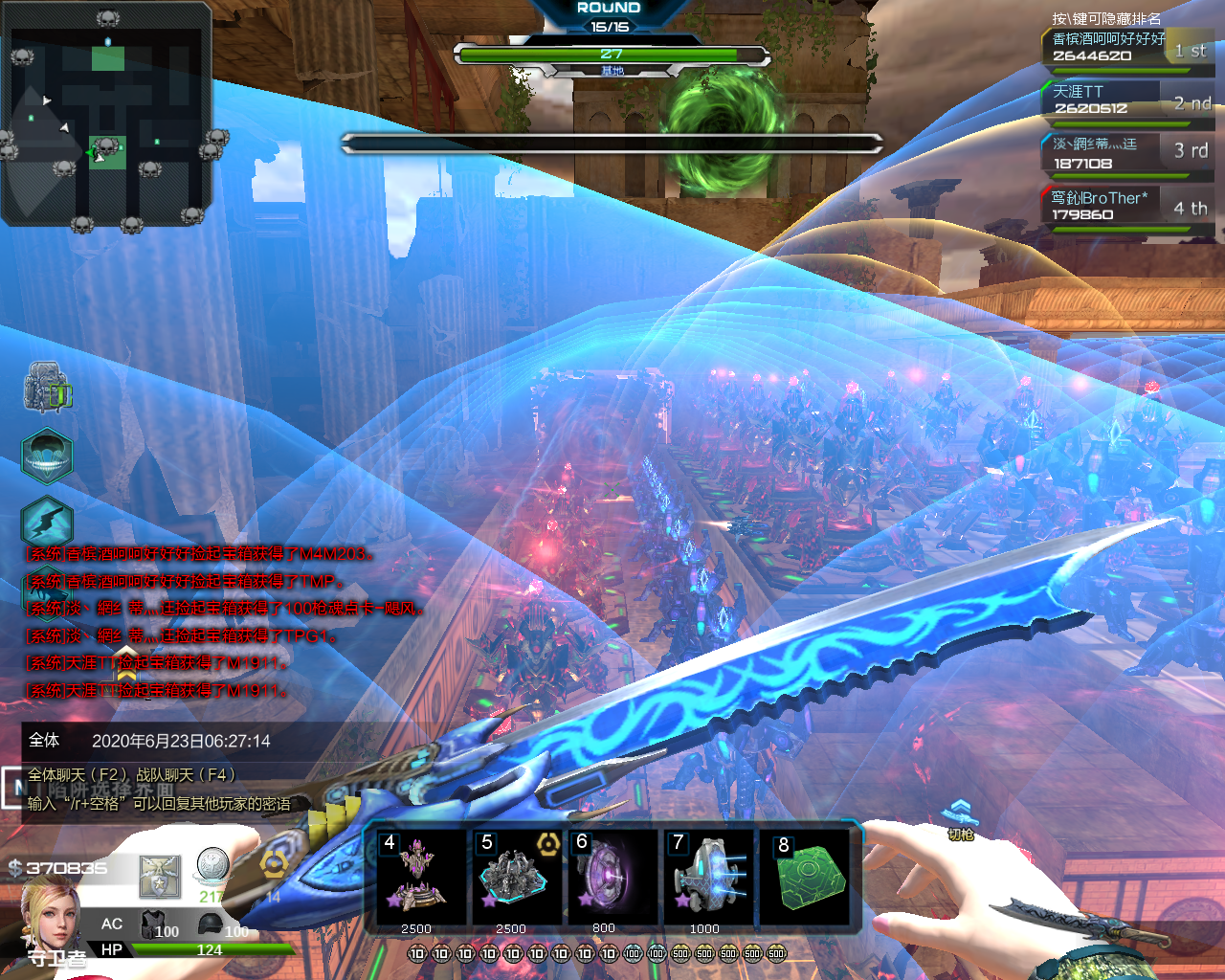Viewport: 1225px width, 980px height.
Task: Select 天涯TT's scoreboard row
Action: click(1125, 100)
